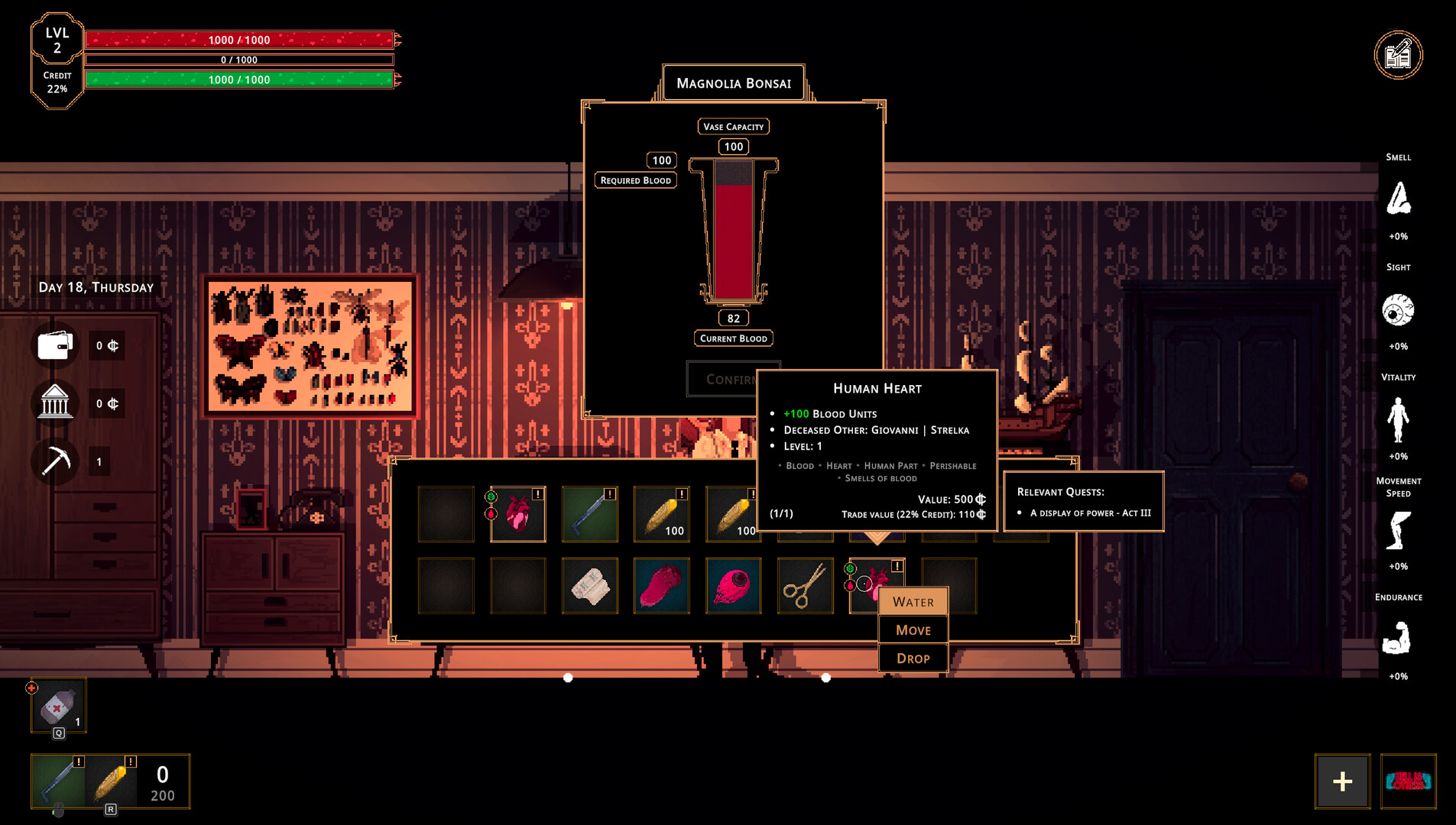This screenshot has width=1456, height=825.
Task: Select the corn cob stack of 100
Action: click(x=662, y=513)
